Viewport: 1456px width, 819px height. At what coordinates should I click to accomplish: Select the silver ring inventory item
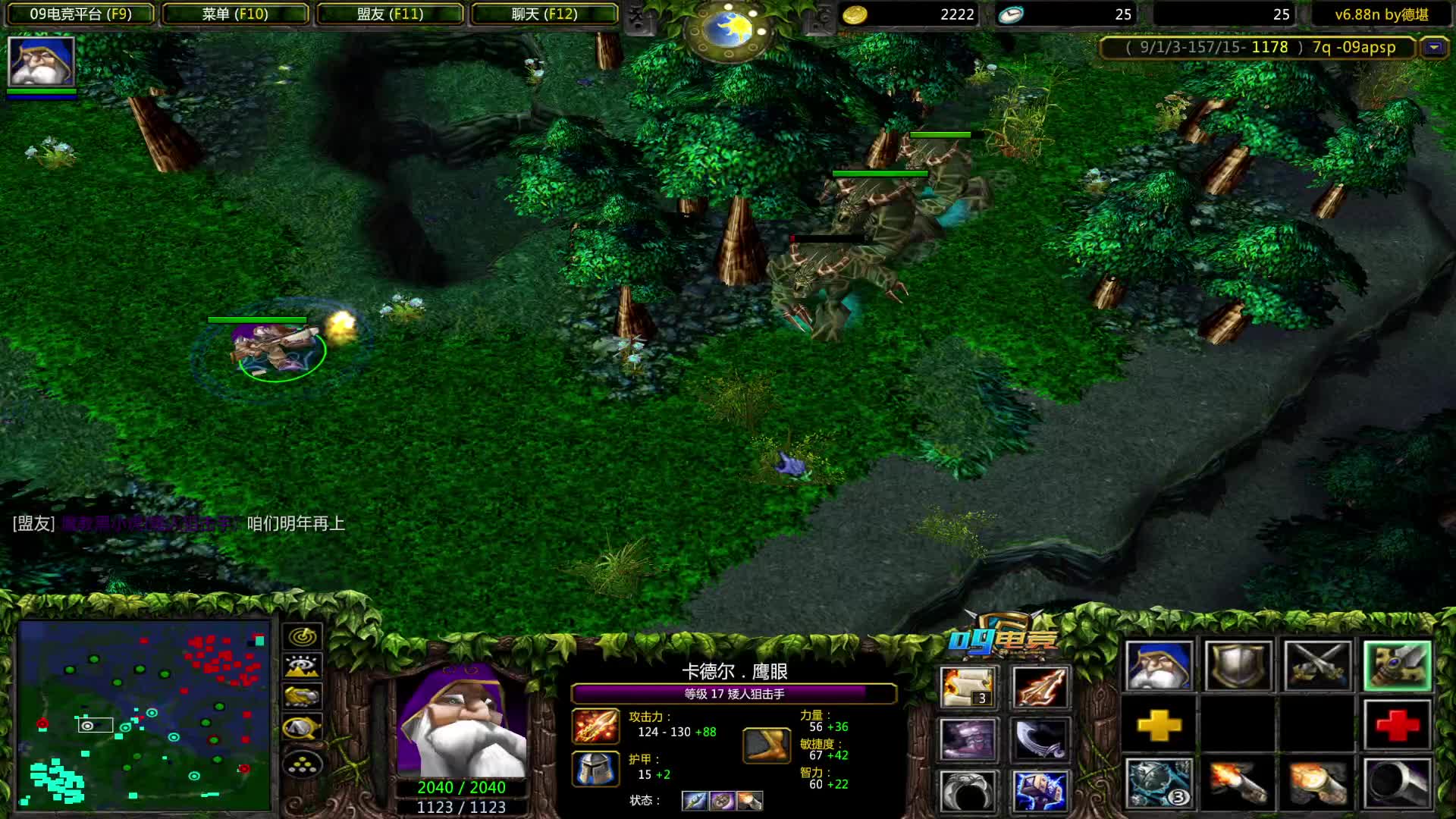pyautogui.click(x=968, y=791)
